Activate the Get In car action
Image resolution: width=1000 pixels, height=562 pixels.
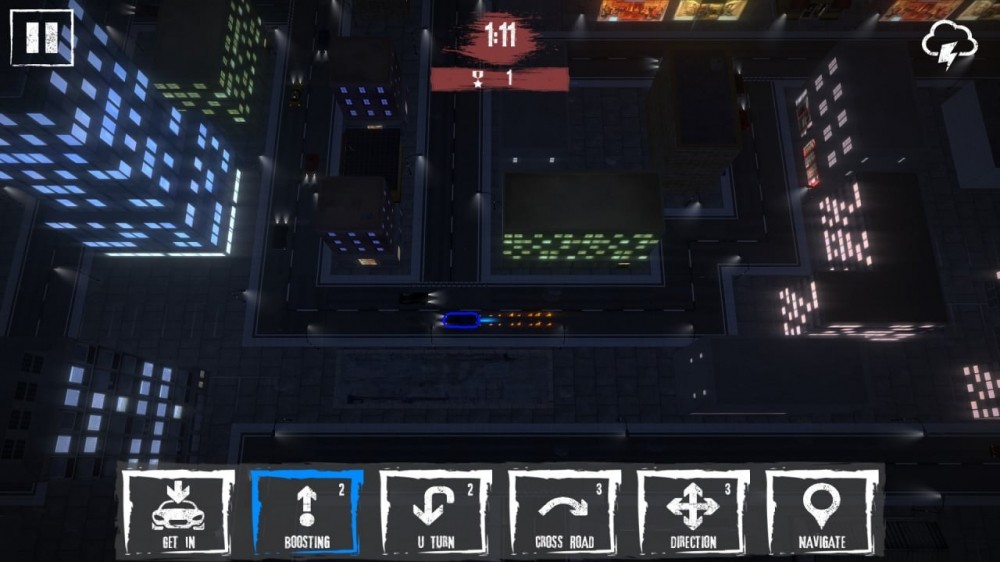178,512
